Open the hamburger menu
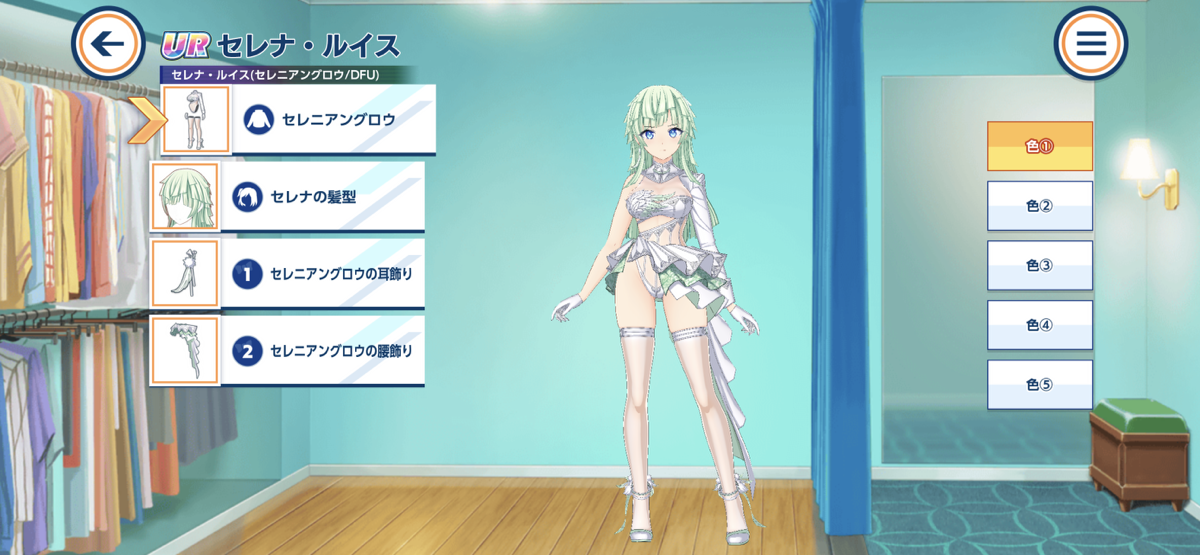Image resolution: width=1200 pixels, height=555 pixels. pos(1090,44)
